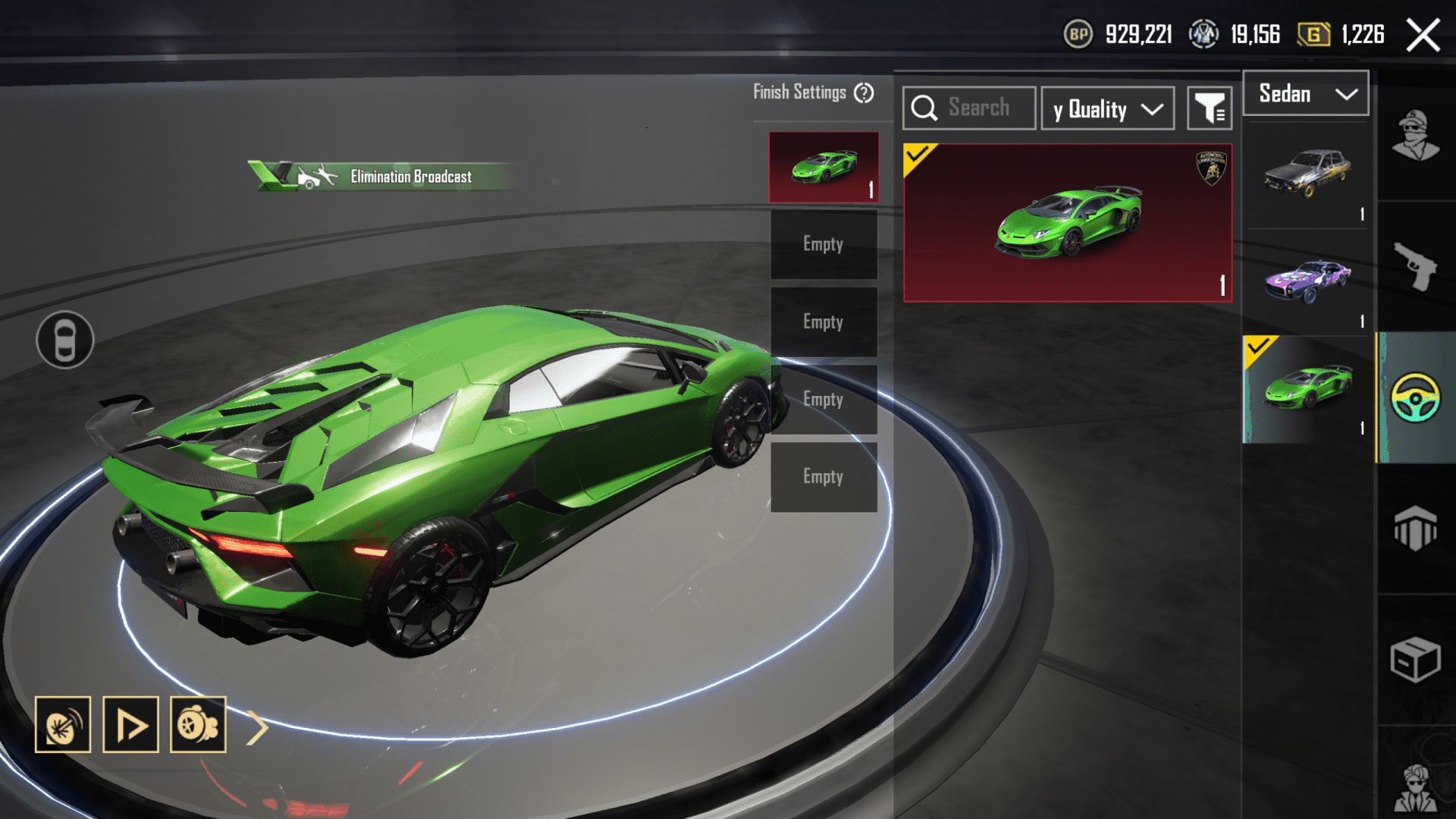Open the steering wheel vehicles tab
The height and width of the screenshot is (819, 1456).
pyautogui.click(x=1415, y=397)
